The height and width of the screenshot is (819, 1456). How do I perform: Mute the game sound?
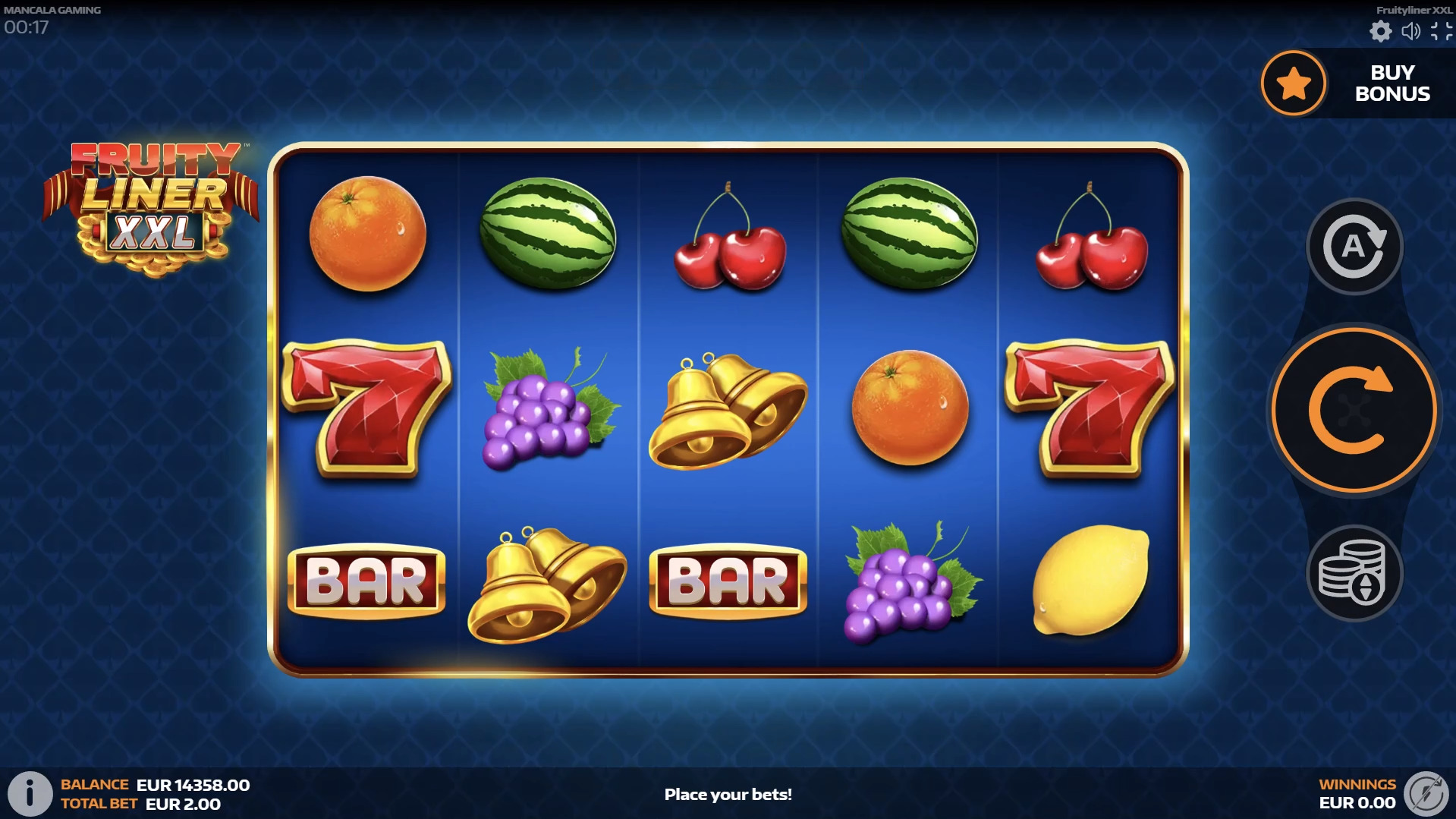[1410, 33]
